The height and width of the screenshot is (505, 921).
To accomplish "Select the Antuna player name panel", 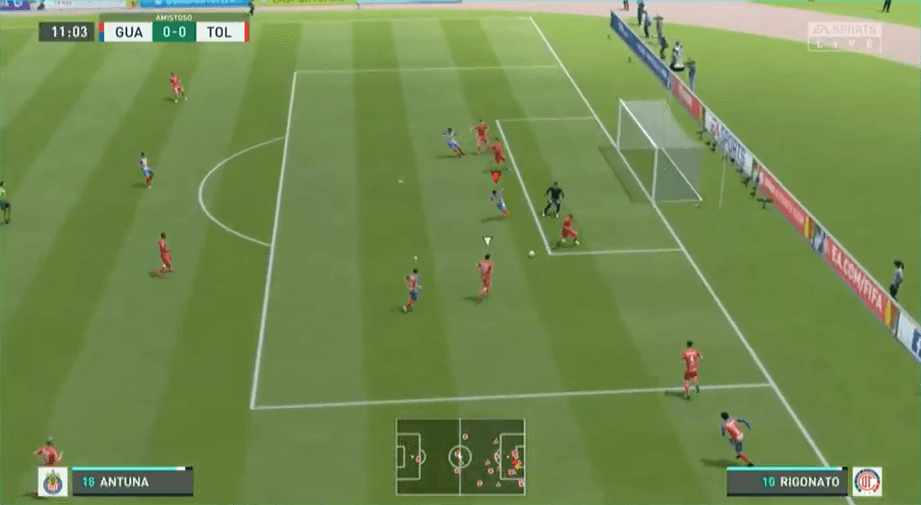I will [130, 482].
